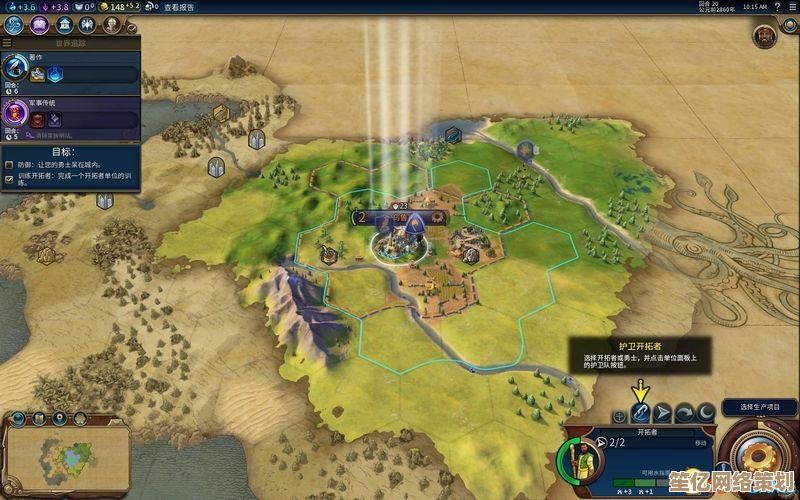800x500 pixels.
Task: Expand more unit actions with plus button
Action: 619,413
